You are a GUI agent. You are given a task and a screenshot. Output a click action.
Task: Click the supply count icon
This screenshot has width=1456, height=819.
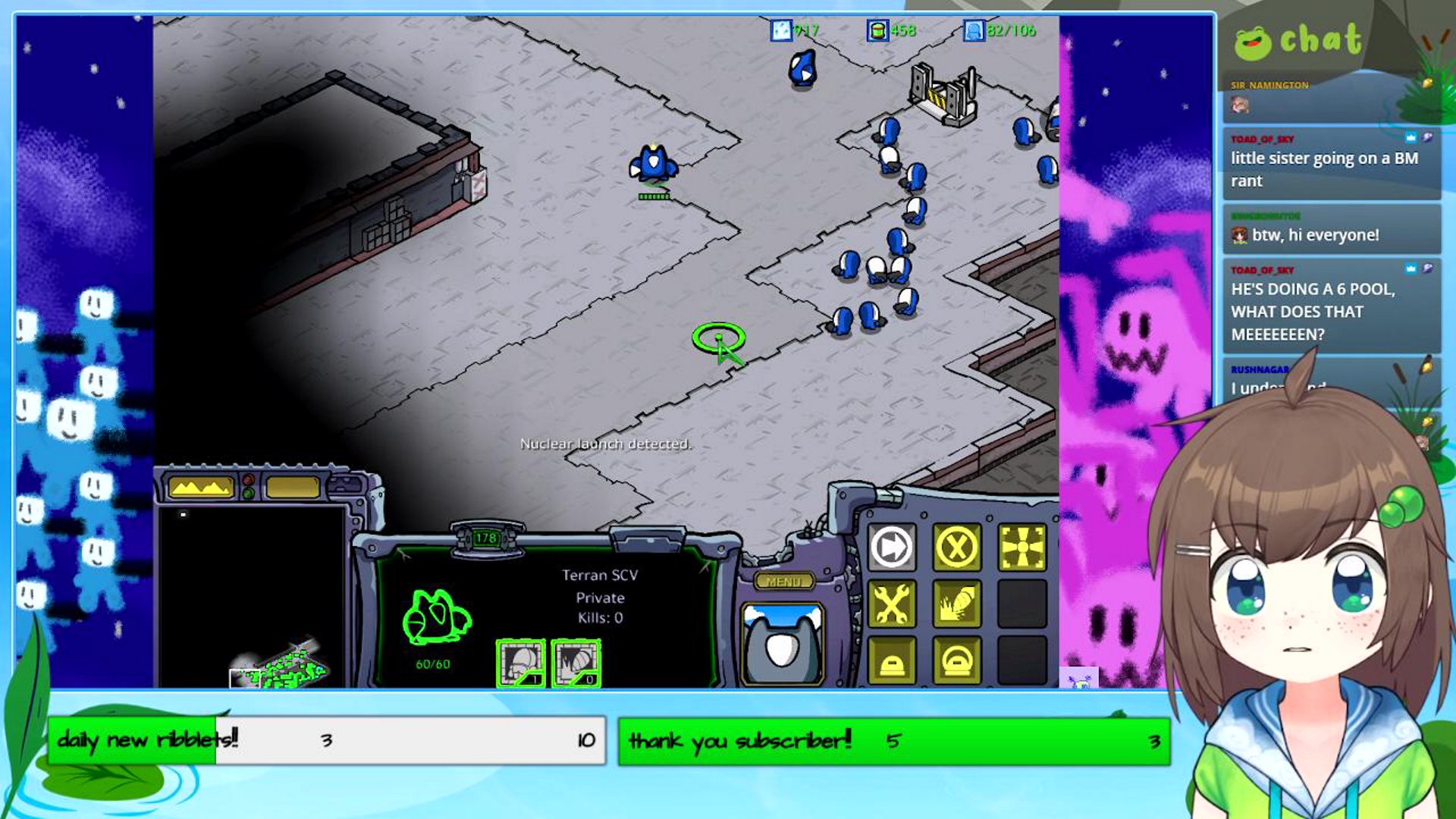973,31
